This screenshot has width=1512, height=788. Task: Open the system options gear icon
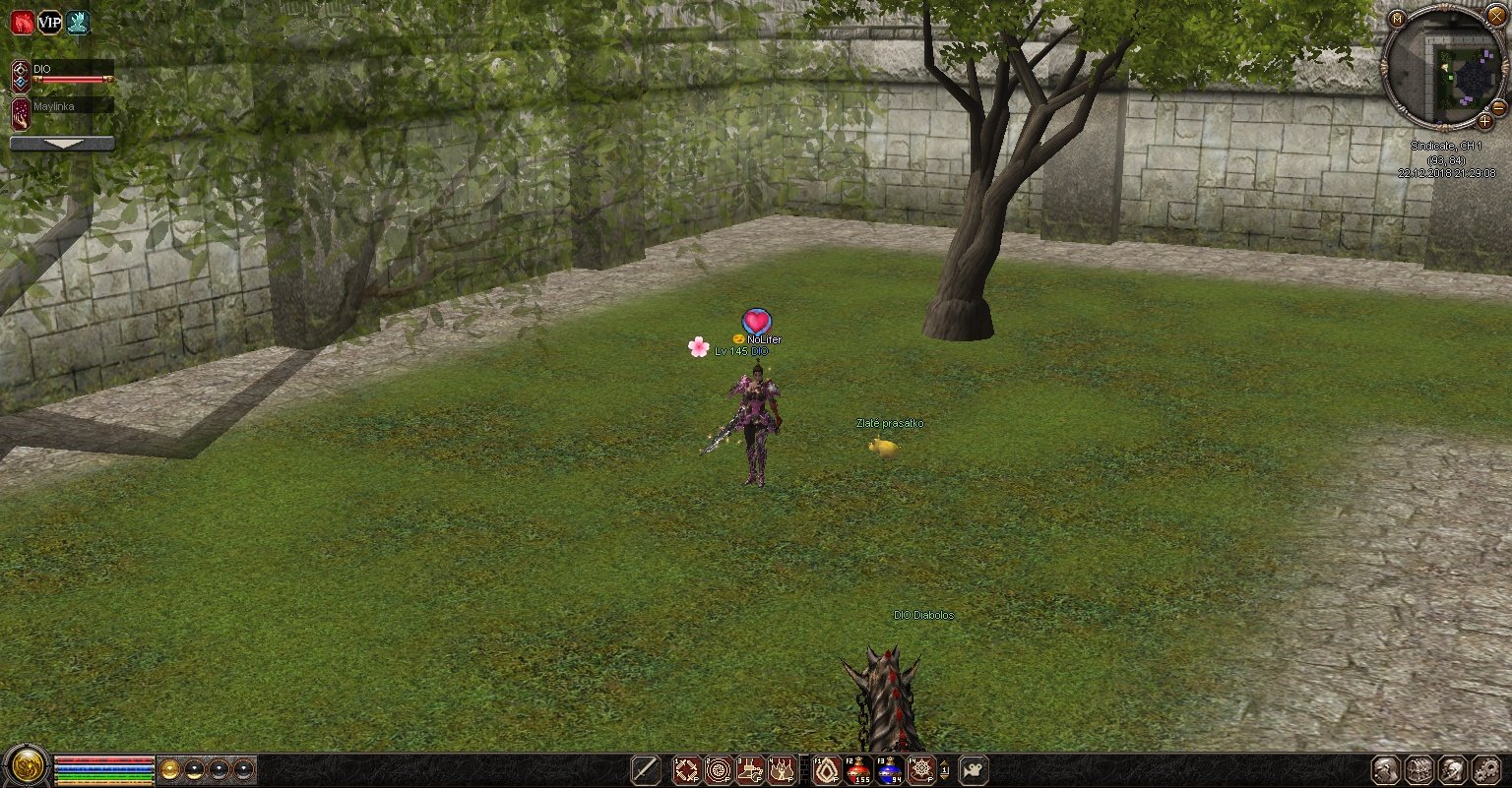click(x=1484, y=769)
